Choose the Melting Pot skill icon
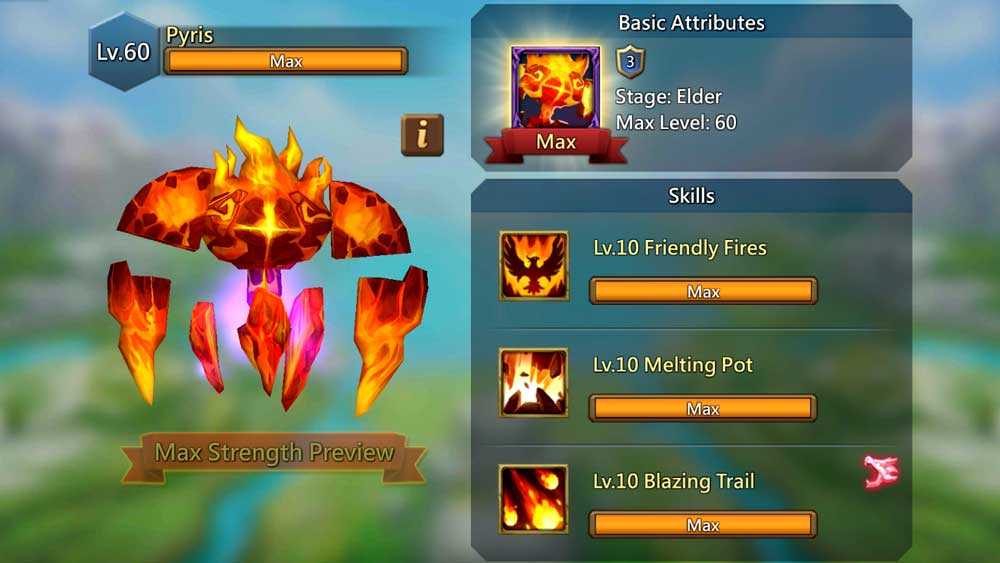The width and height of the screenshot is (1000, 563). [534, 382]
